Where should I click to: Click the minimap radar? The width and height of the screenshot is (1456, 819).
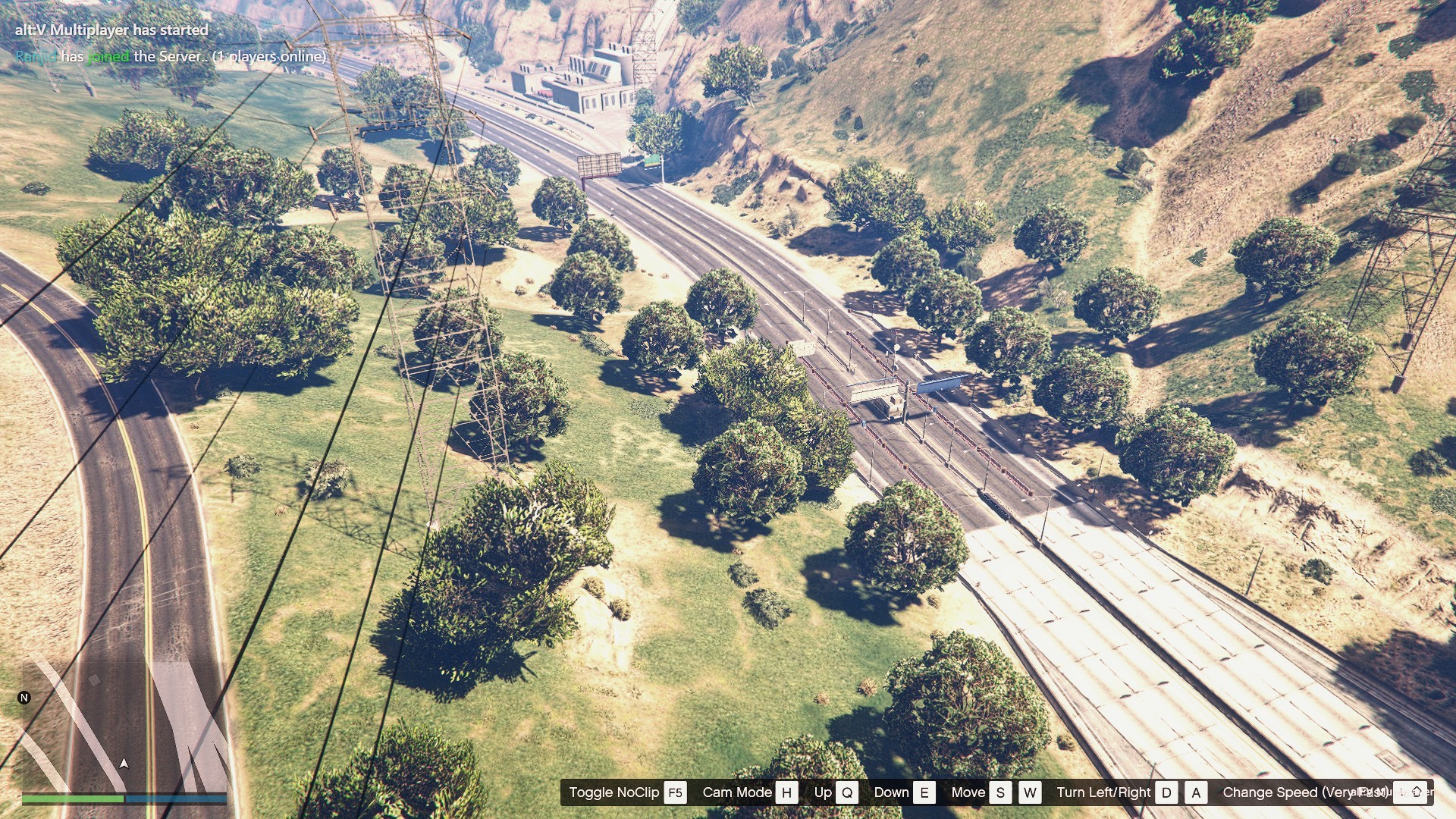124,726
